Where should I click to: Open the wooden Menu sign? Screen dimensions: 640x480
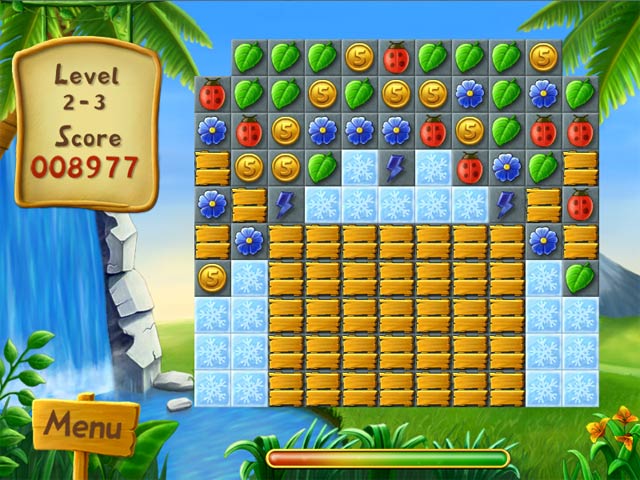(84, 427)
